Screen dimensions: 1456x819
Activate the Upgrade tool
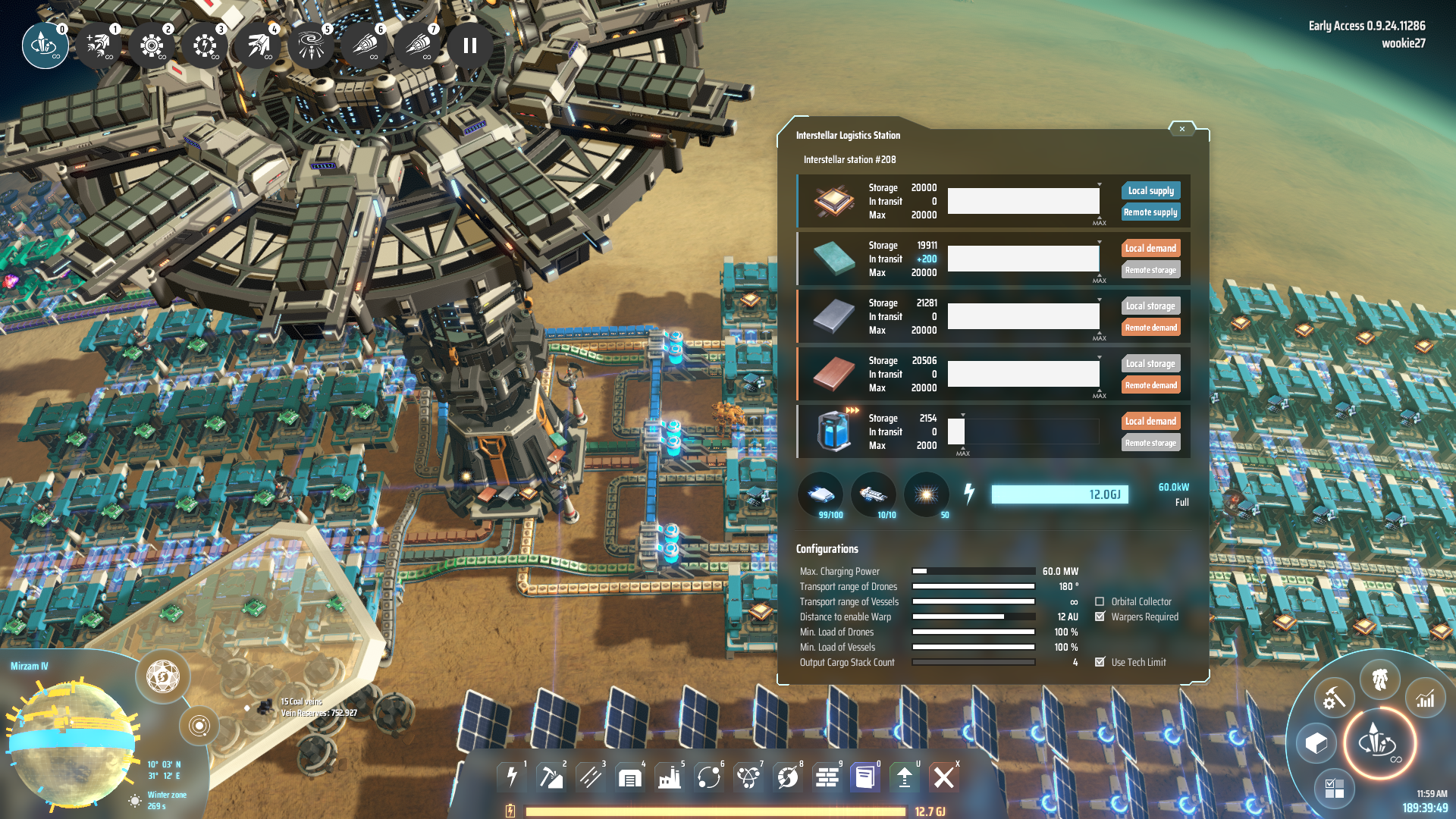[x=905, y=777]
